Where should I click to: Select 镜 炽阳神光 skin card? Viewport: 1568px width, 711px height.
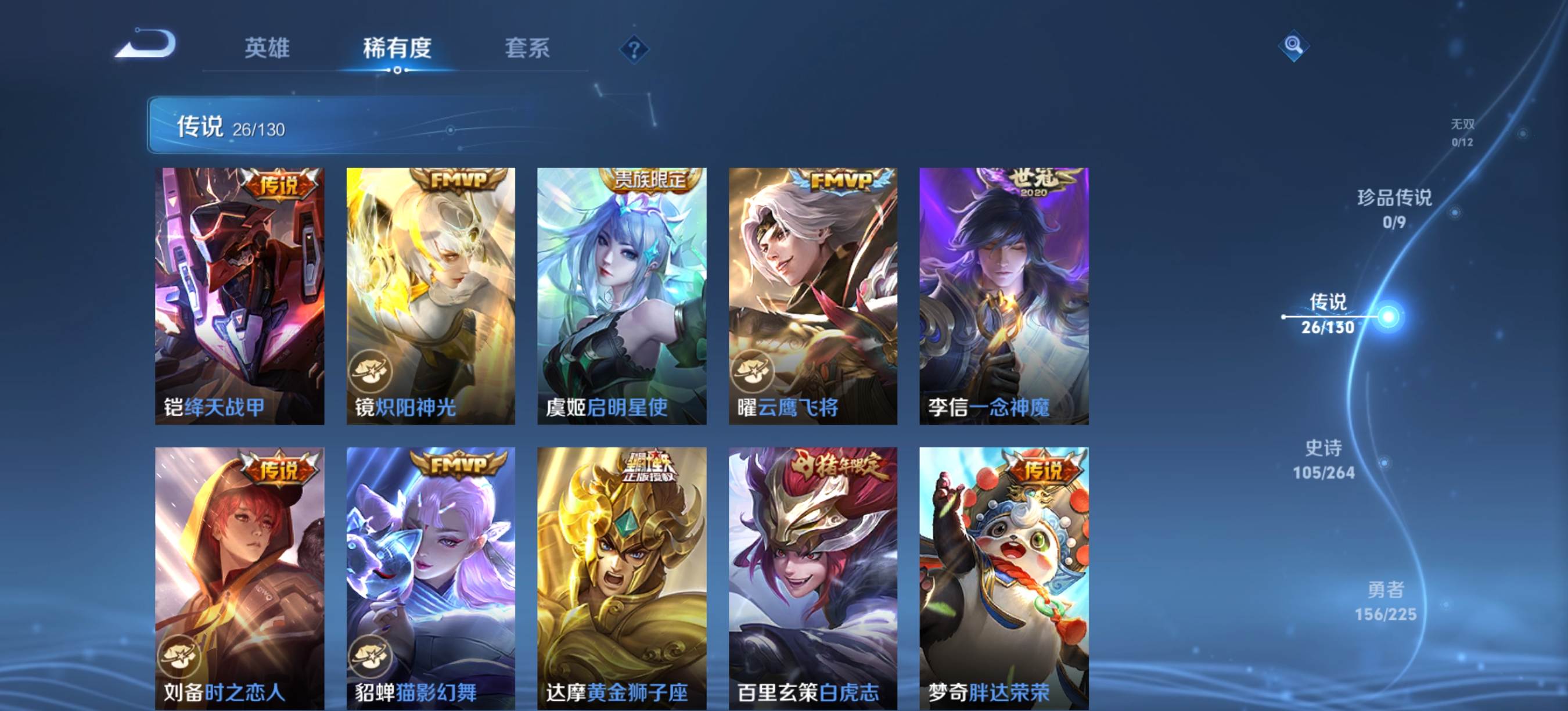coord(430,296)
